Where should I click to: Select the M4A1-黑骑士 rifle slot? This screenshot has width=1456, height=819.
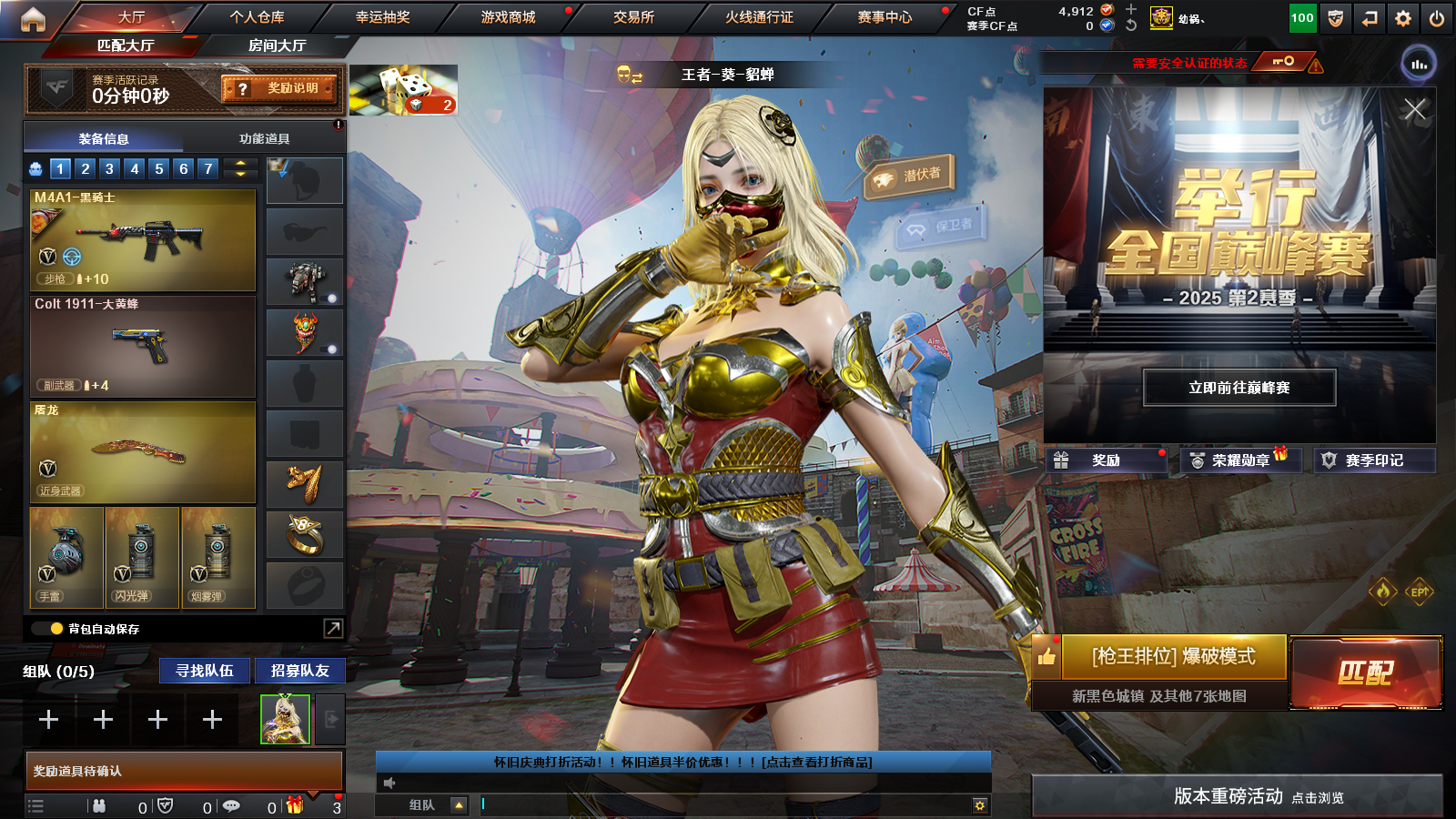click(x=143, y=240)
